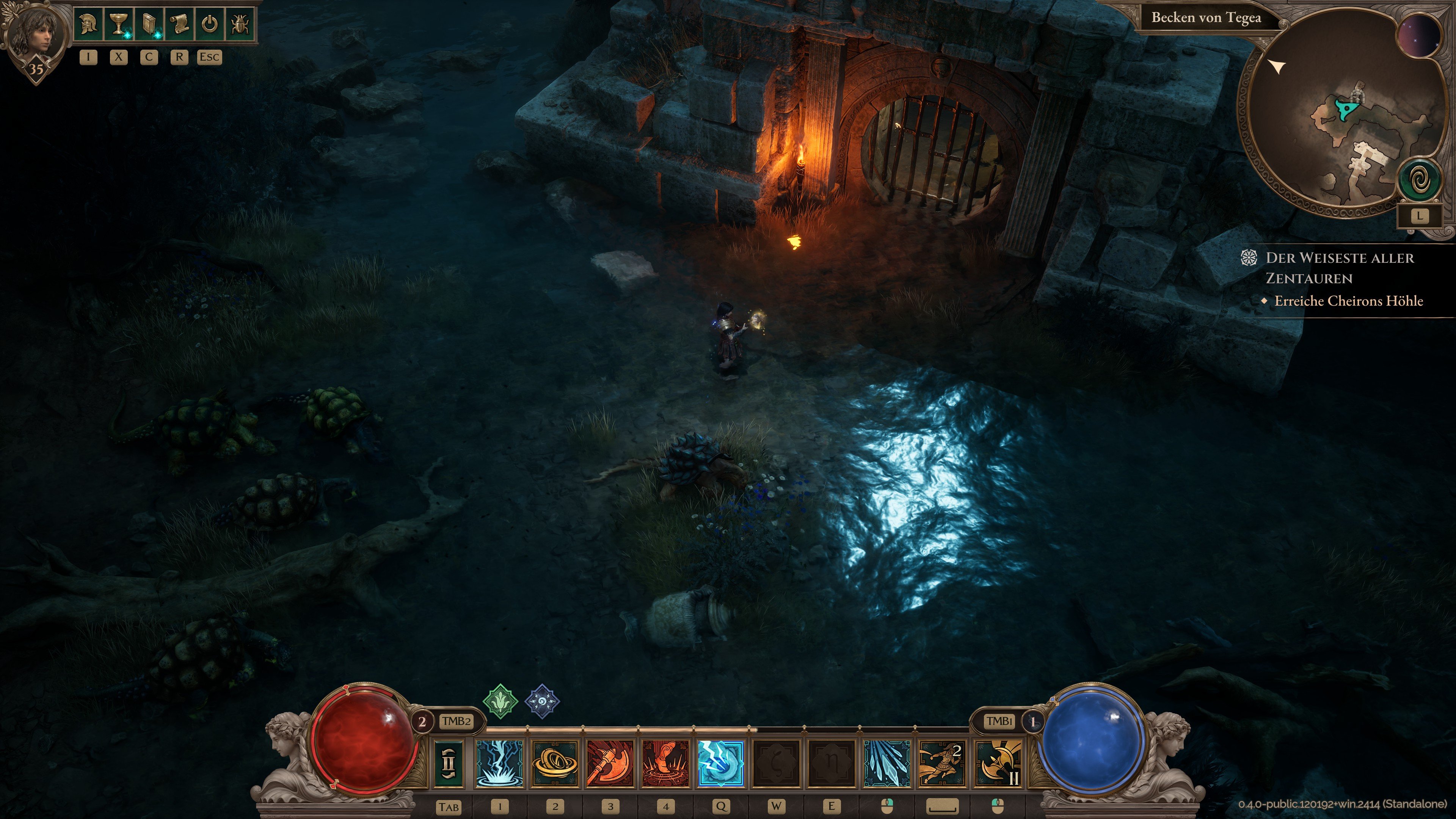Use the golden axe basic attack
The width and height of the screenshot is (1456, 819).
tap(997, 764)
